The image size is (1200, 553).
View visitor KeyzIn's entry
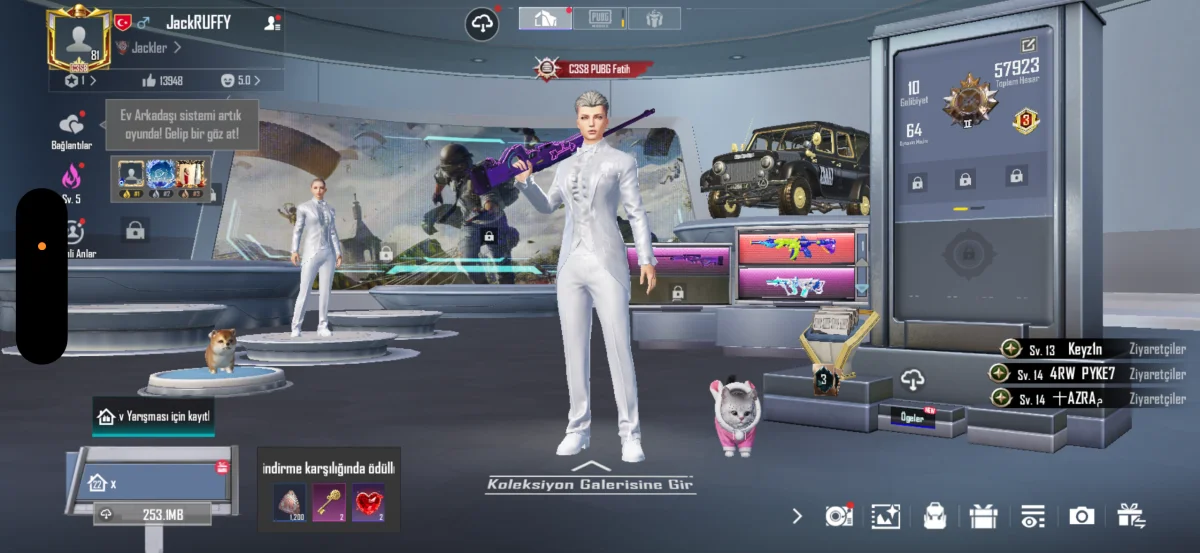[x=1084, y=349]
